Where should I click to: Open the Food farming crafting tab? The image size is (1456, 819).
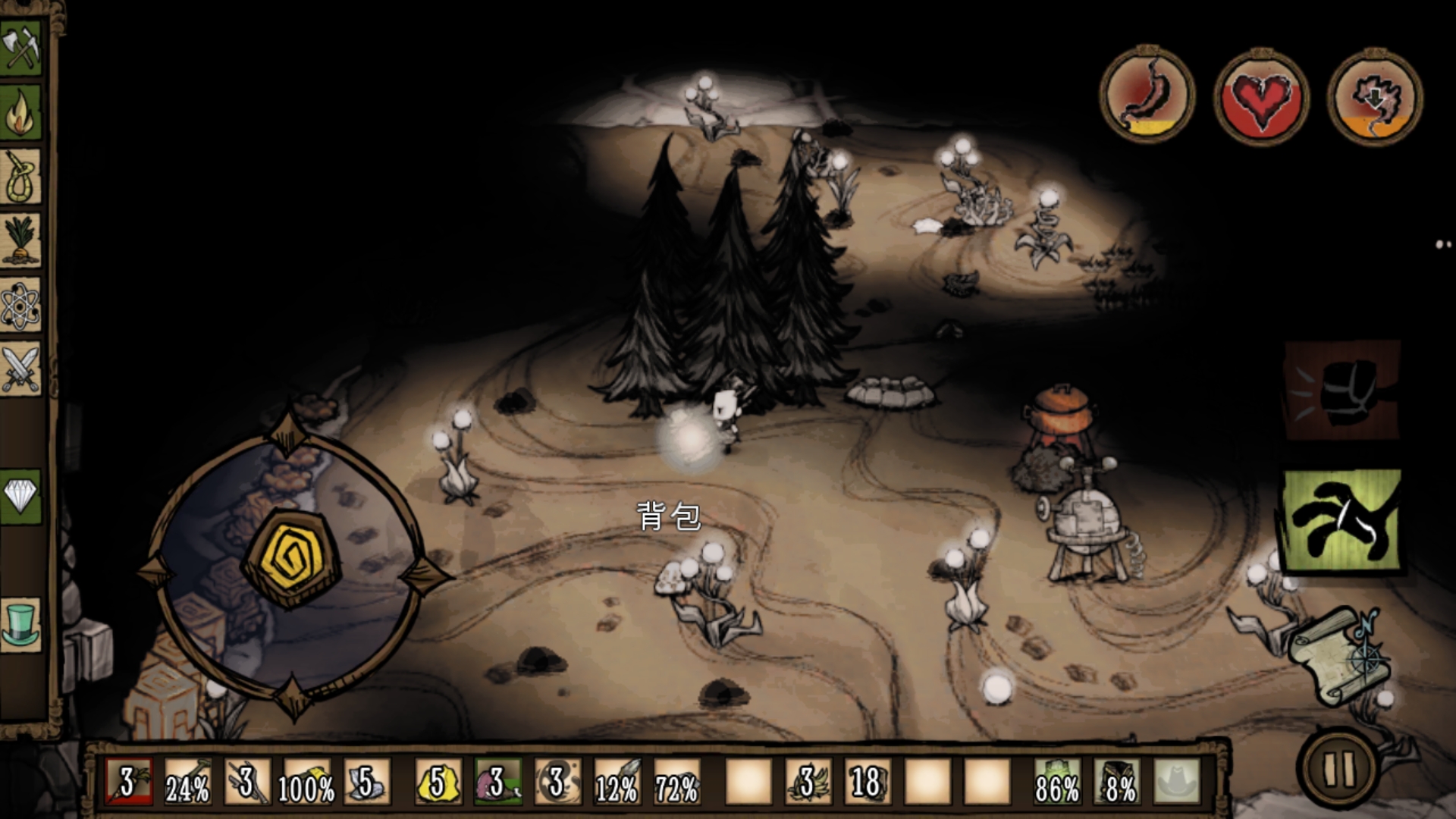coord(21,241)
